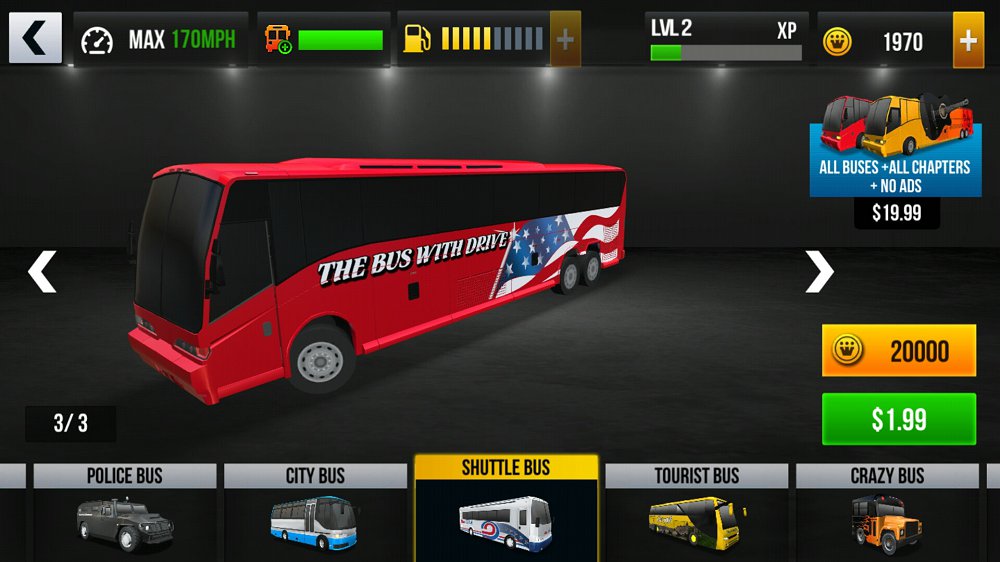The width and height of the screenshot is (1000, 562).
Task: Open the all buses bundle offer
Action: click(896, 145)
